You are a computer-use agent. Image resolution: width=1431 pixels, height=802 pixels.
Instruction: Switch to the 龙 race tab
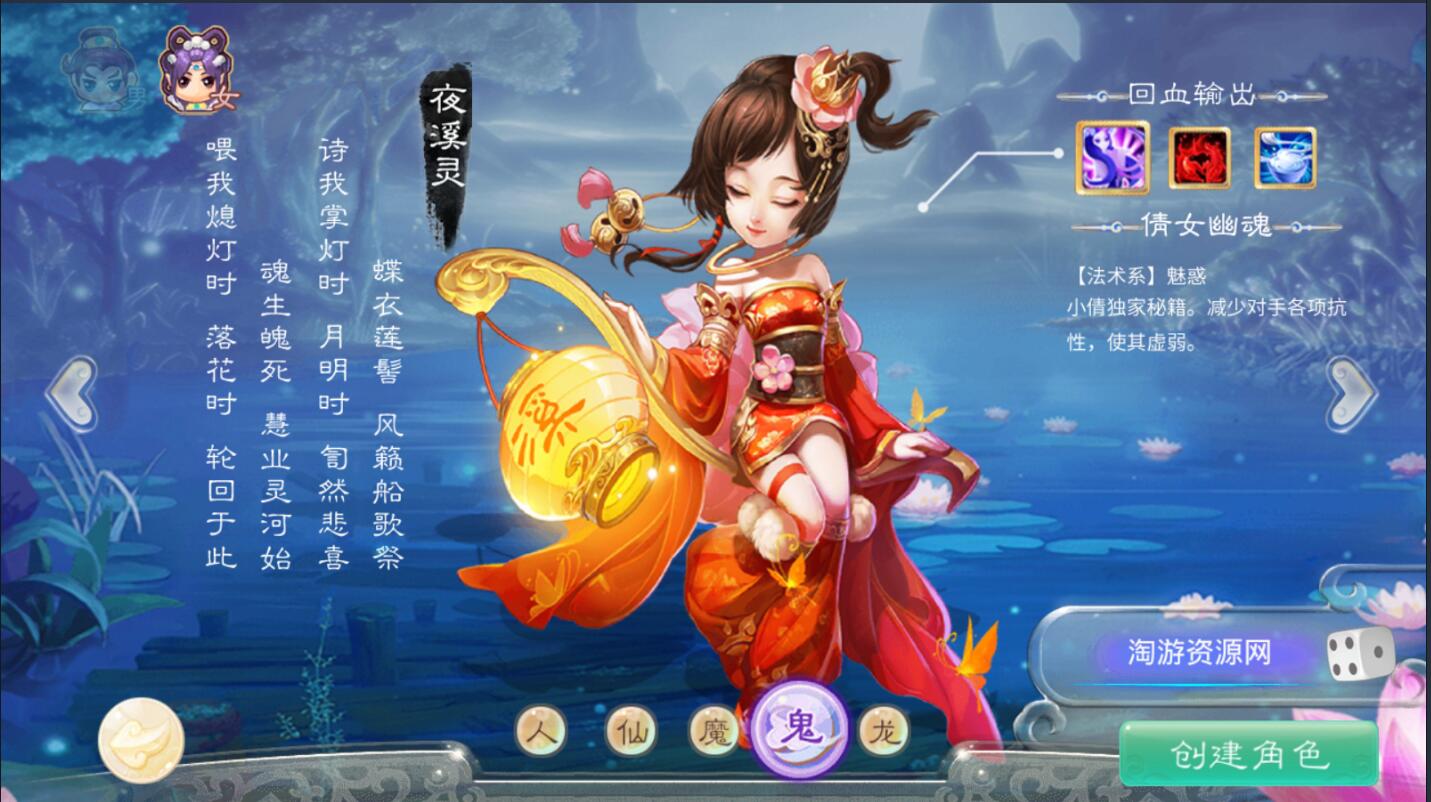[884, 732]
